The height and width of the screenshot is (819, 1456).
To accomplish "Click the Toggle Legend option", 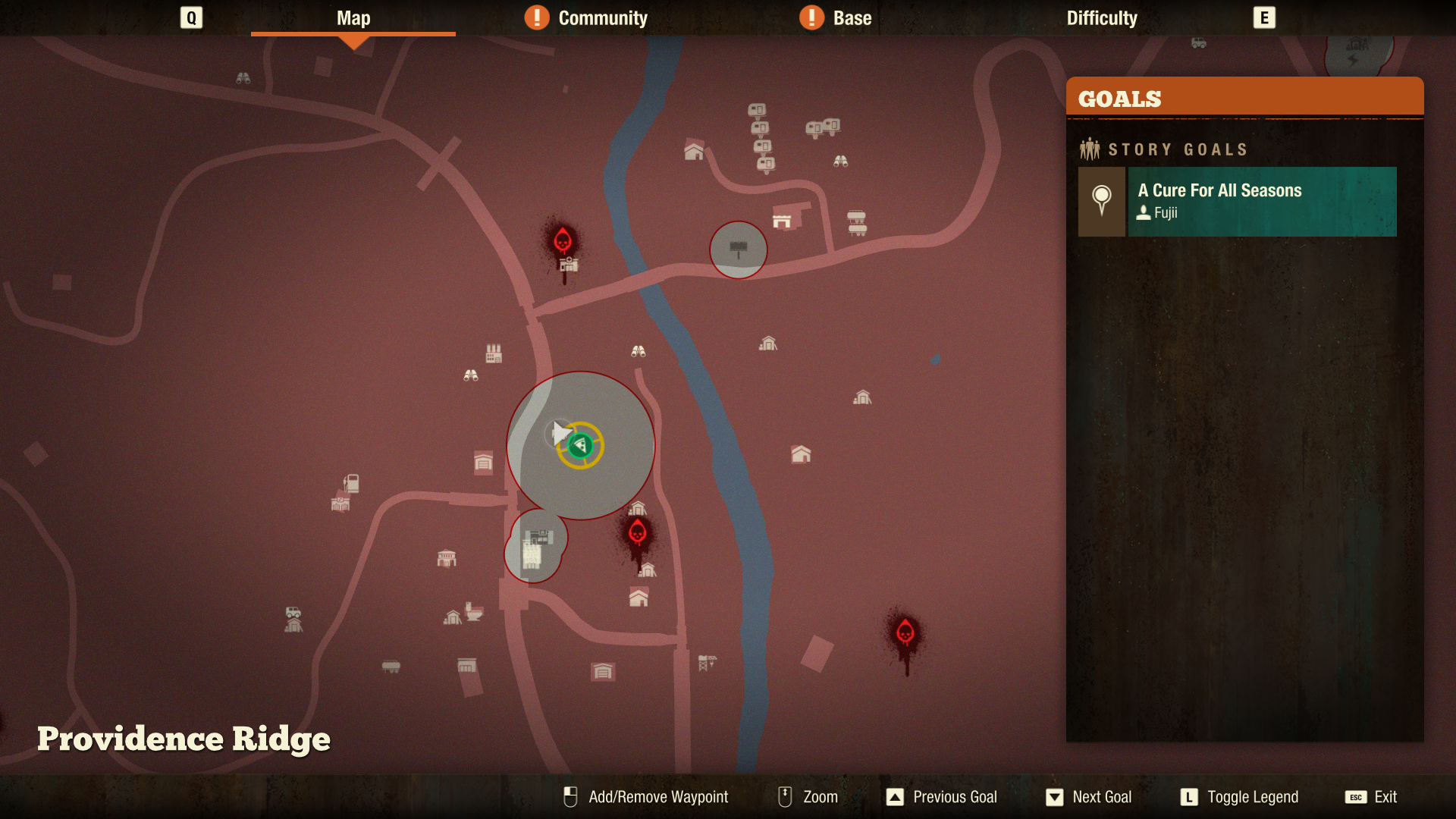I will (x=1252, y=797).
